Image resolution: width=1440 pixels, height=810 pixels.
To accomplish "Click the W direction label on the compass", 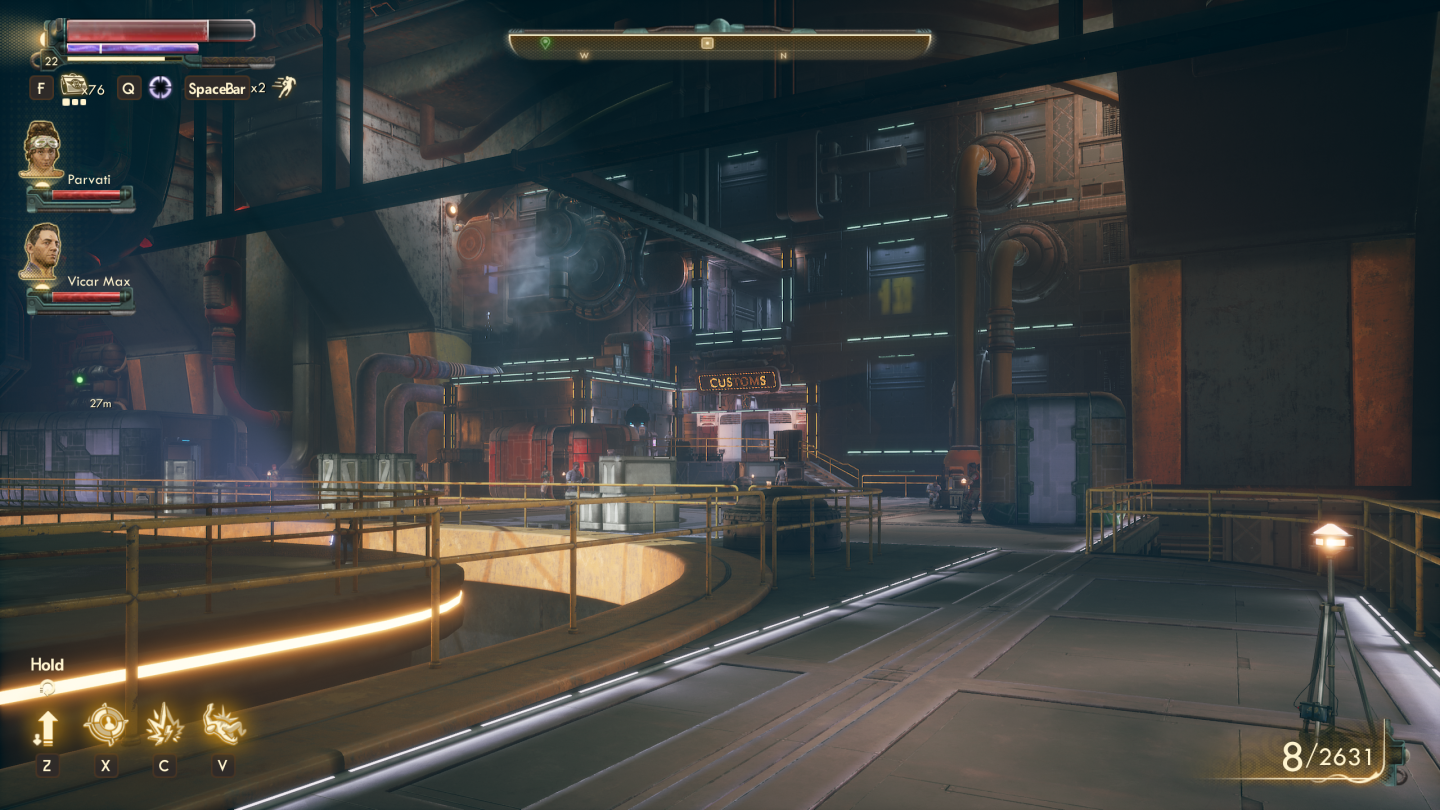I will (x=584, y=57).
